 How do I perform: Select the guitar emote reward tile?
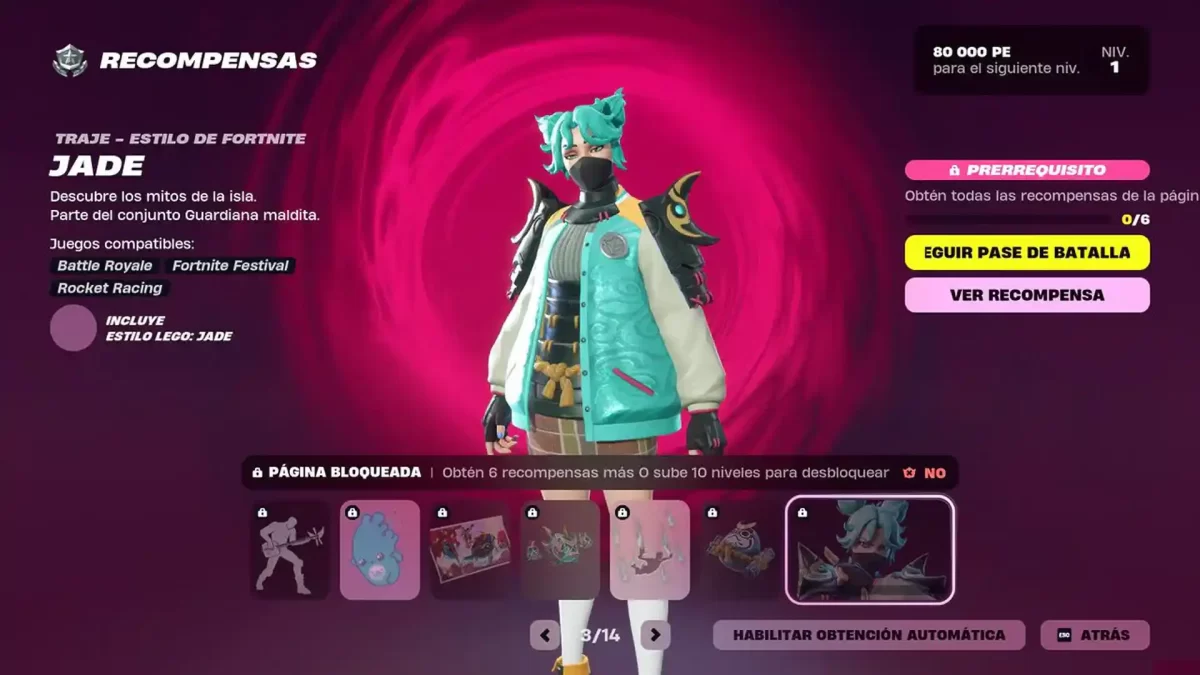290,550
